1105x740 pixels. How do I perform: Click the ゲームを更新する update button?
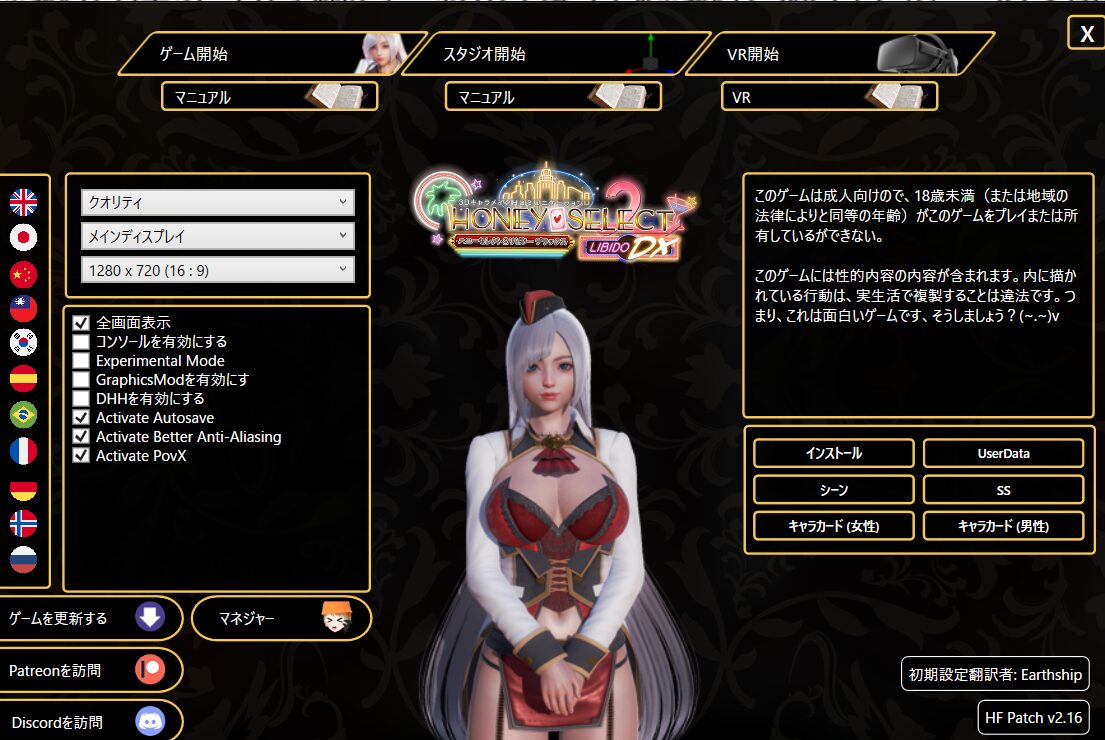(x=88, y=618)
